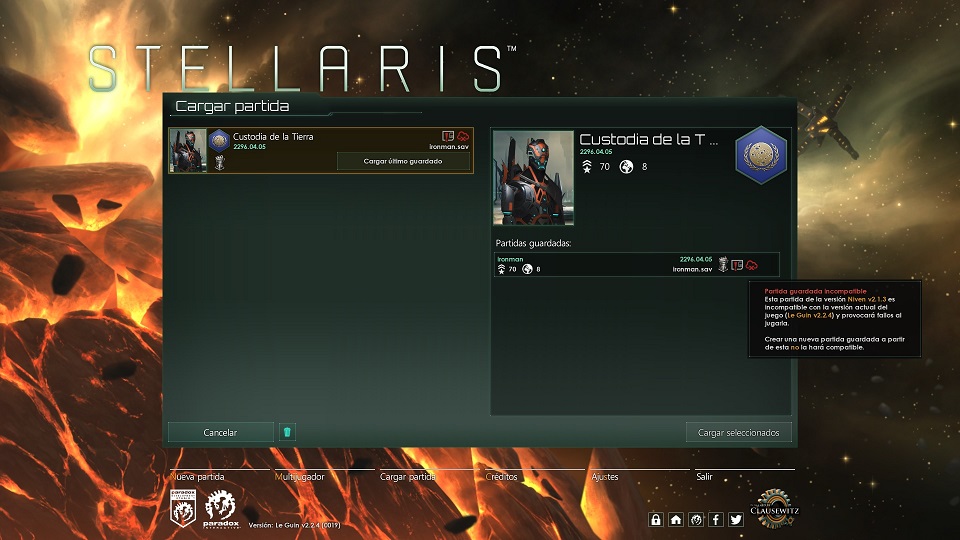The width and height of the screenshot is (960, 540).
Task: Click the padlock icon in the footer
Action: point(656,519)
